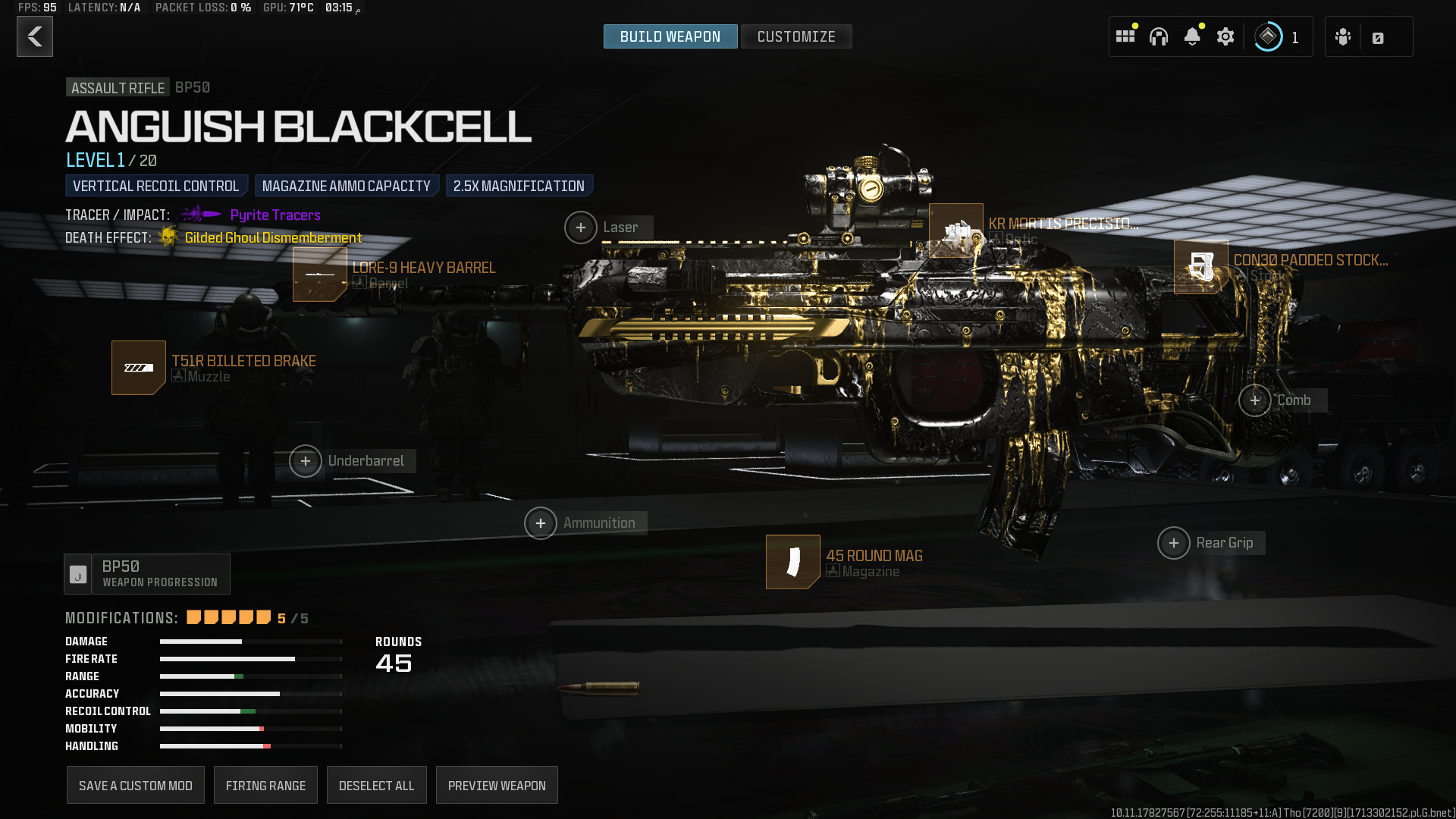Viewport: 1456px width, 819px height.
Task: Add an Ammunition attachment
Action: [x=541, y=523]
